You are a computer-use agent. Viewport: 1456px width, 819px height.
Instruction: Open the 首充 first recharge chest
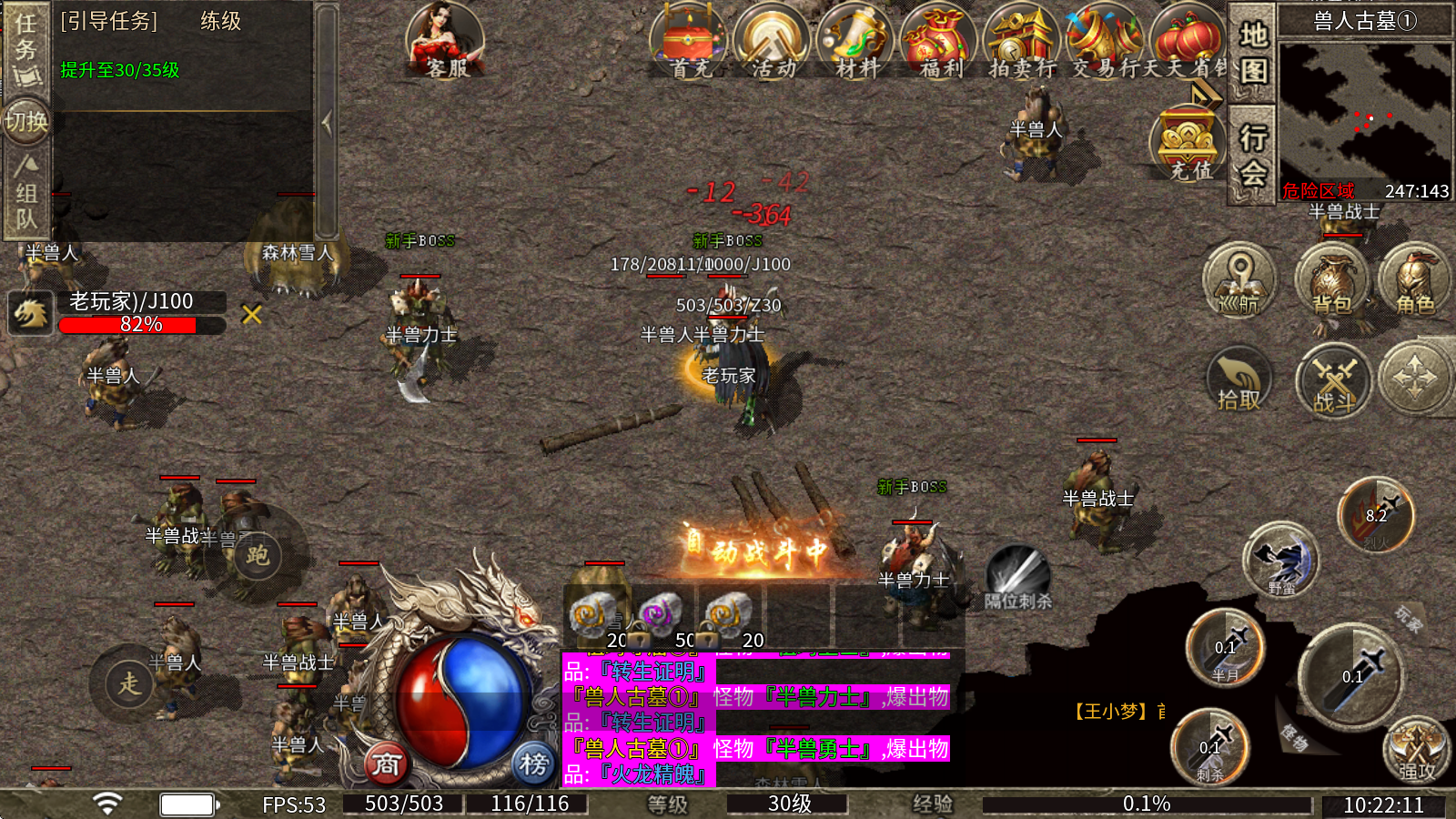[x=689, y=42]
